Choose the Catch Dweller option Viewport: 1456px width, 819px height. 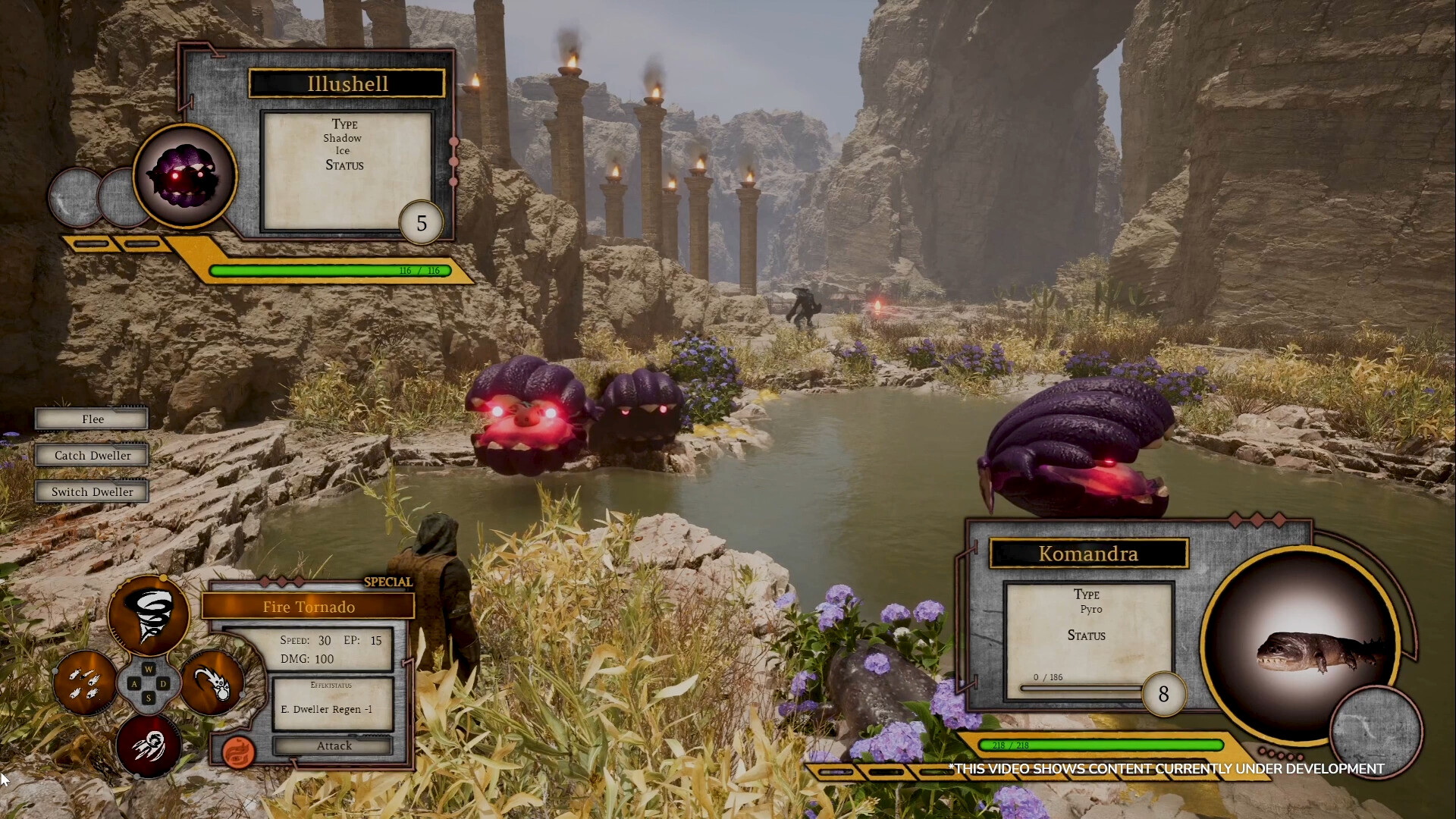click(x=92, y=456)
